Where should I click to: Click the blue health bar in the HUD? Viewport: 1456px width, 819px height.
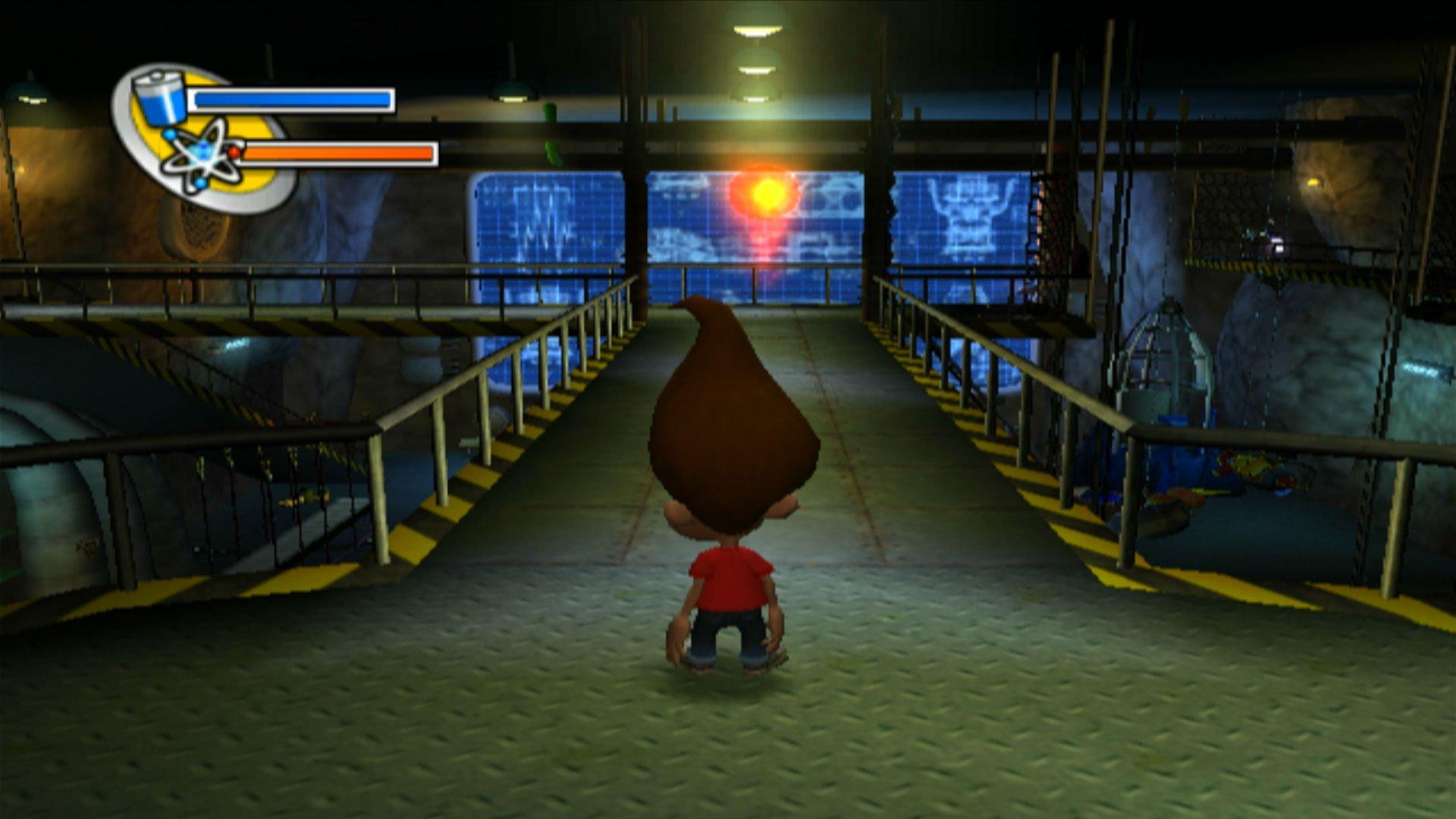pyautogui.click(x=292, y=99)
